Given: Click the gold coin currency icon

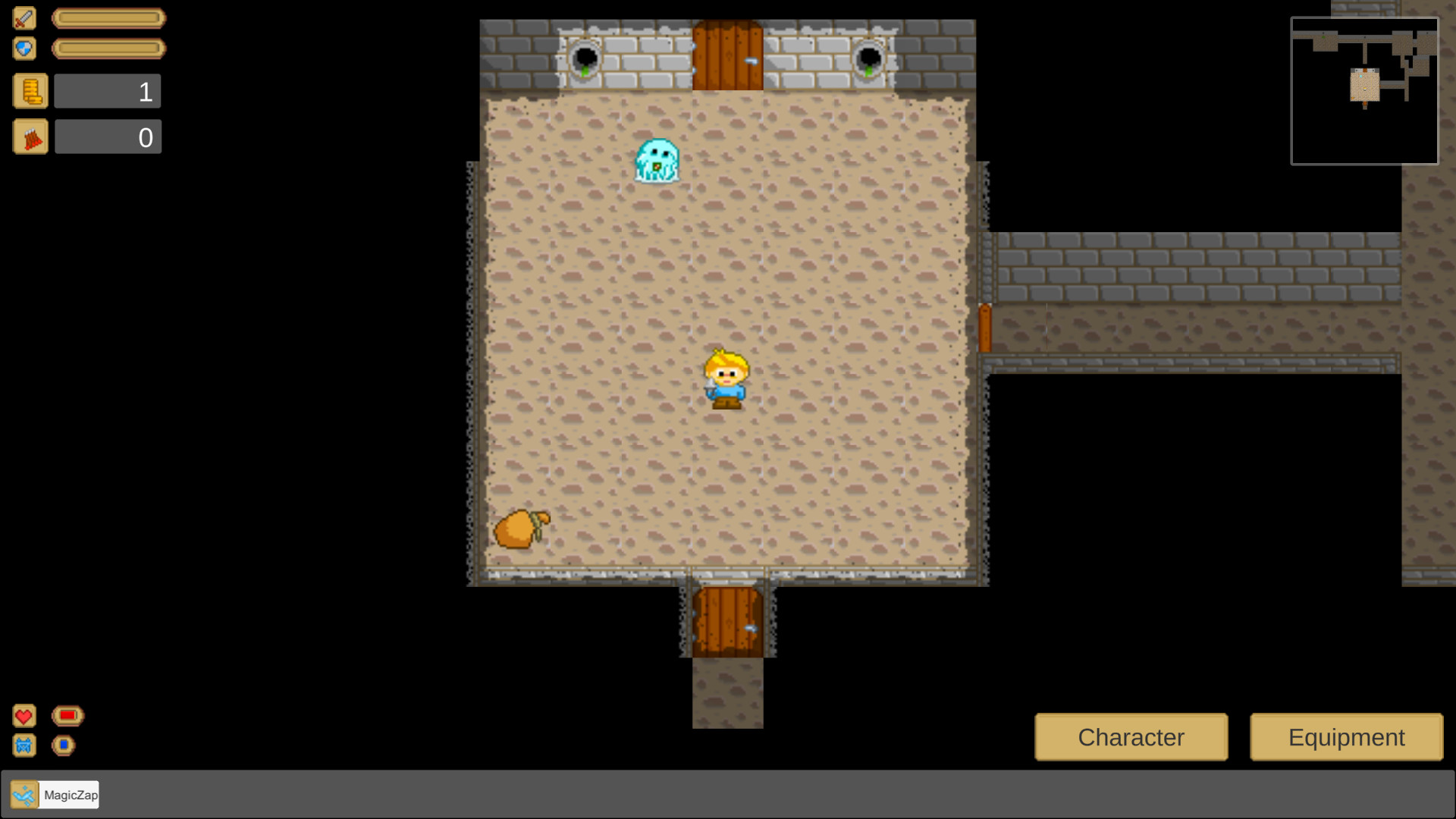Looking at the screenshot, I should [x=30, y=90].
